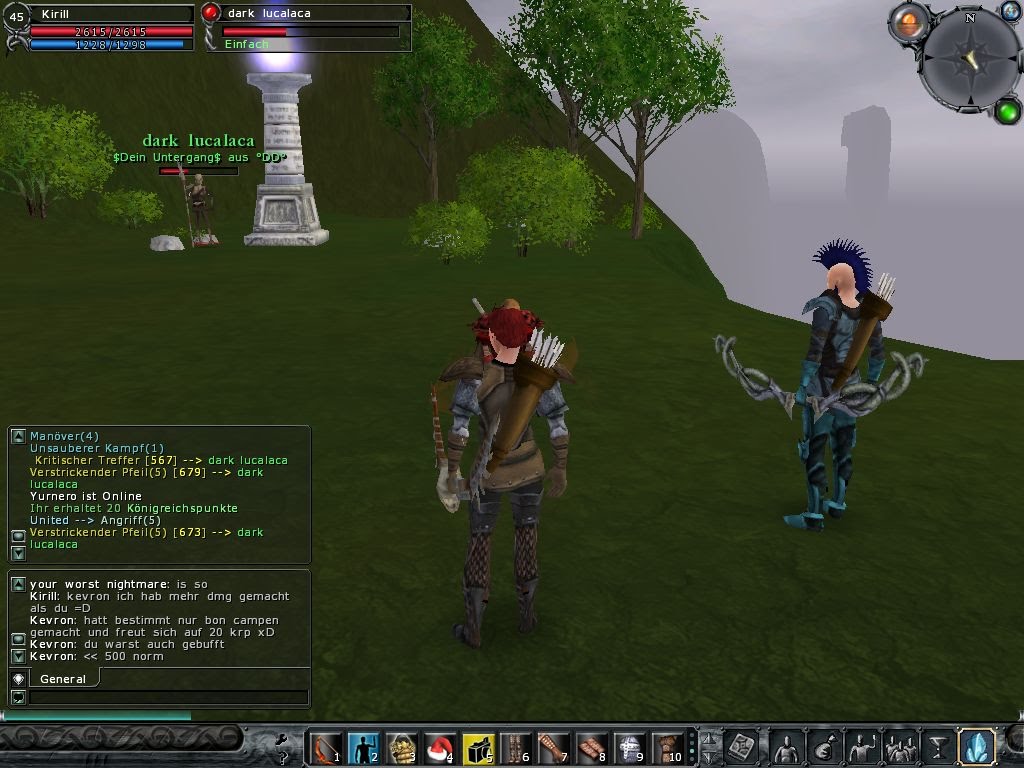This screenshot has width=1024, height=768.
Task: Switch to the General chat tab
Action: (x=63, y=679)
